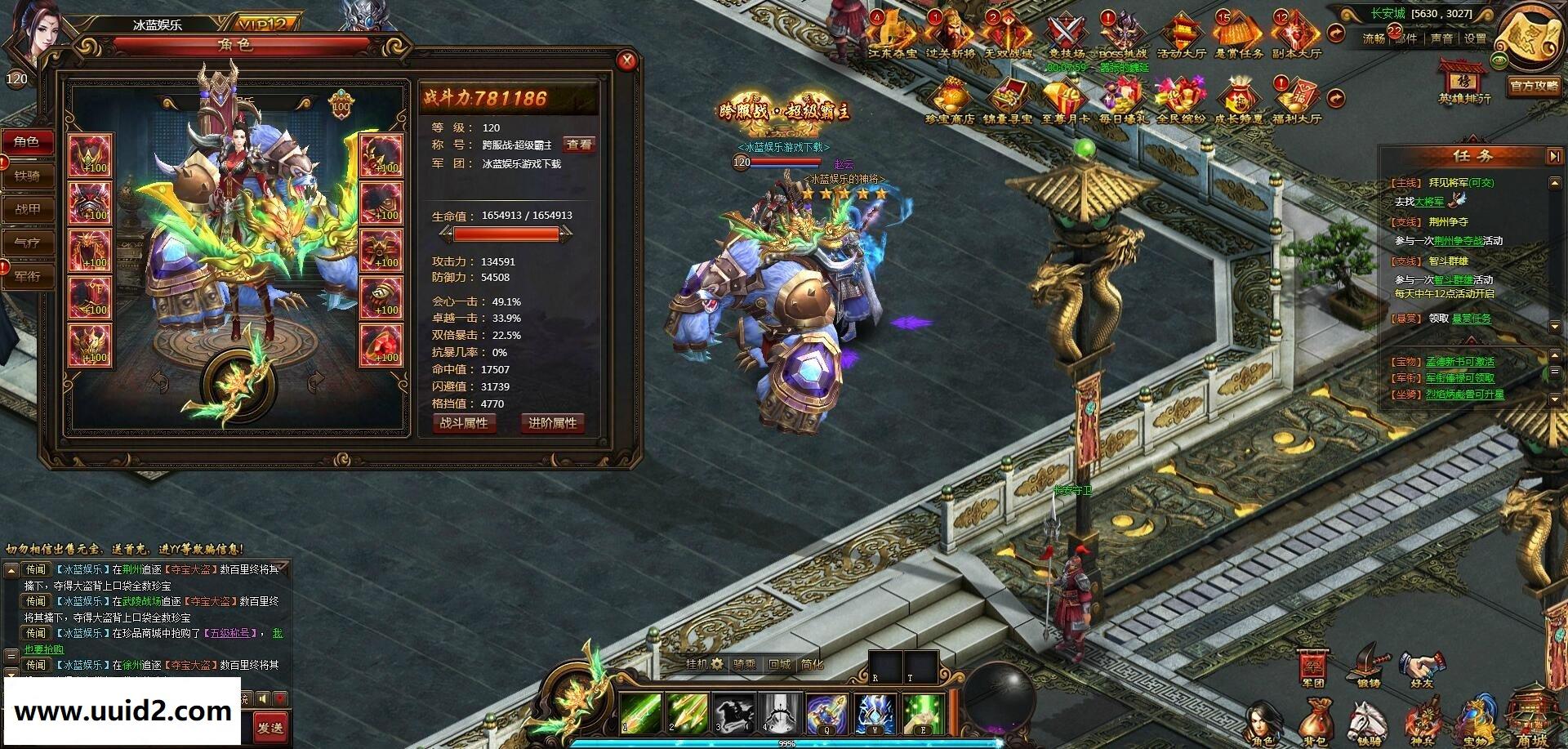1568x749 pixels.
Task: Click a destination on the minimap scroll
Action: tap(1529, 37)
